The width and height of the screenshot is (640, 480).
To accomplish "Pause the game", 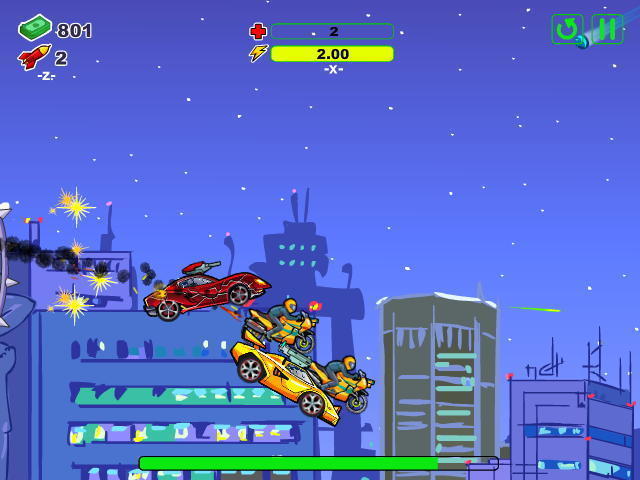I will click(x=607, y=29).
